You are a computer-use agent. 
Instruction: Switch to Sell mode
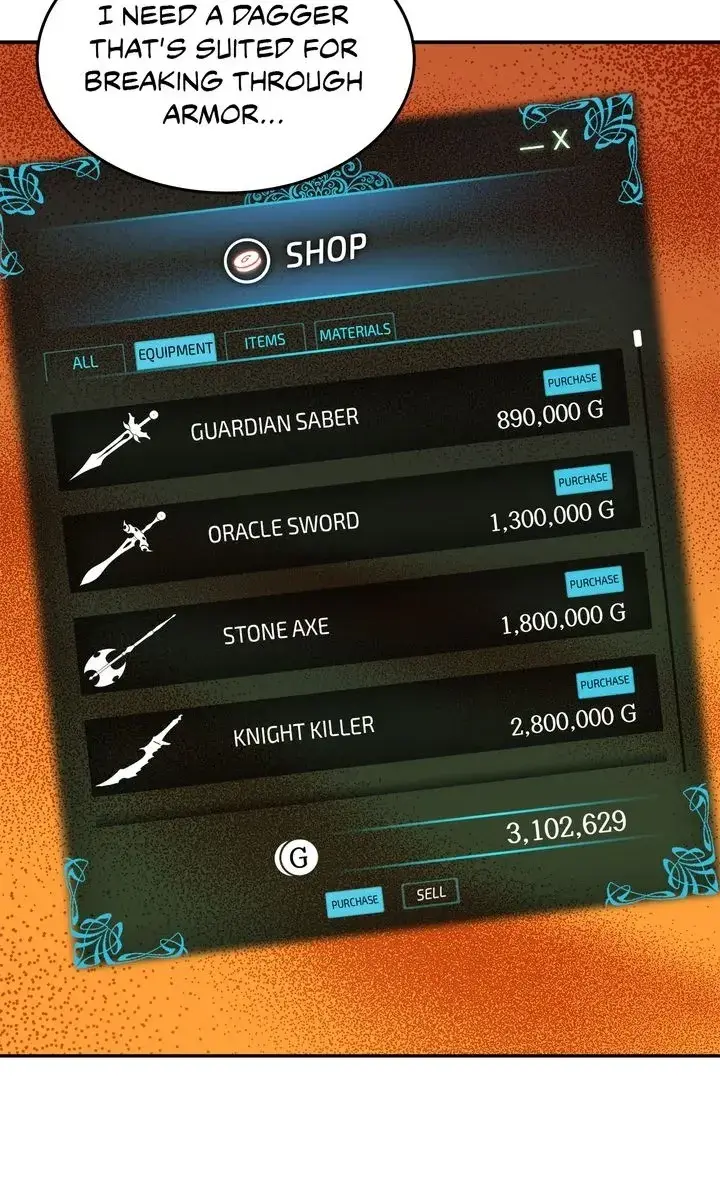click(431, 893)
